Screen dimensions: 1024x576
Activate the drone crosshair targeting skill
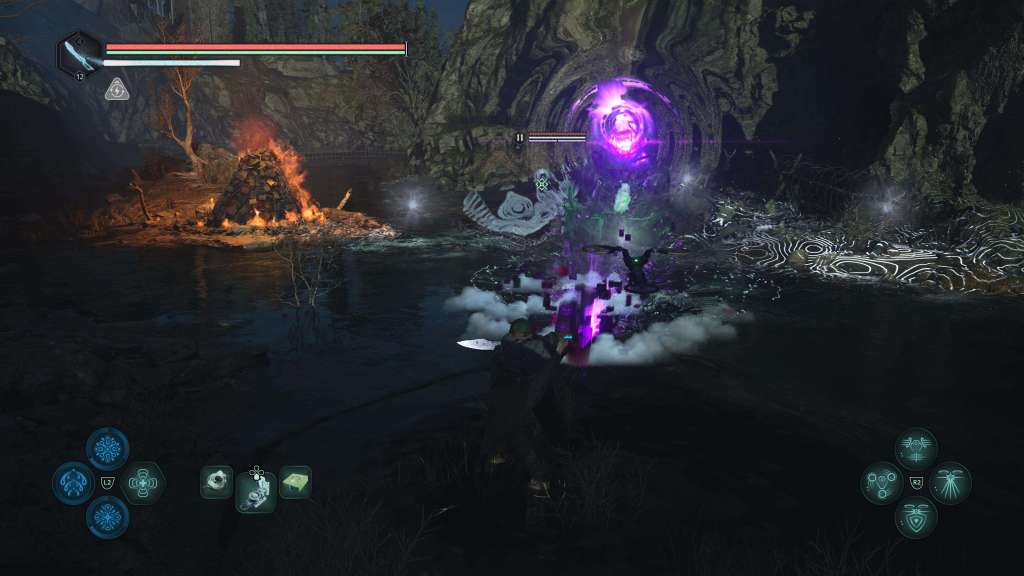[915, 449]
